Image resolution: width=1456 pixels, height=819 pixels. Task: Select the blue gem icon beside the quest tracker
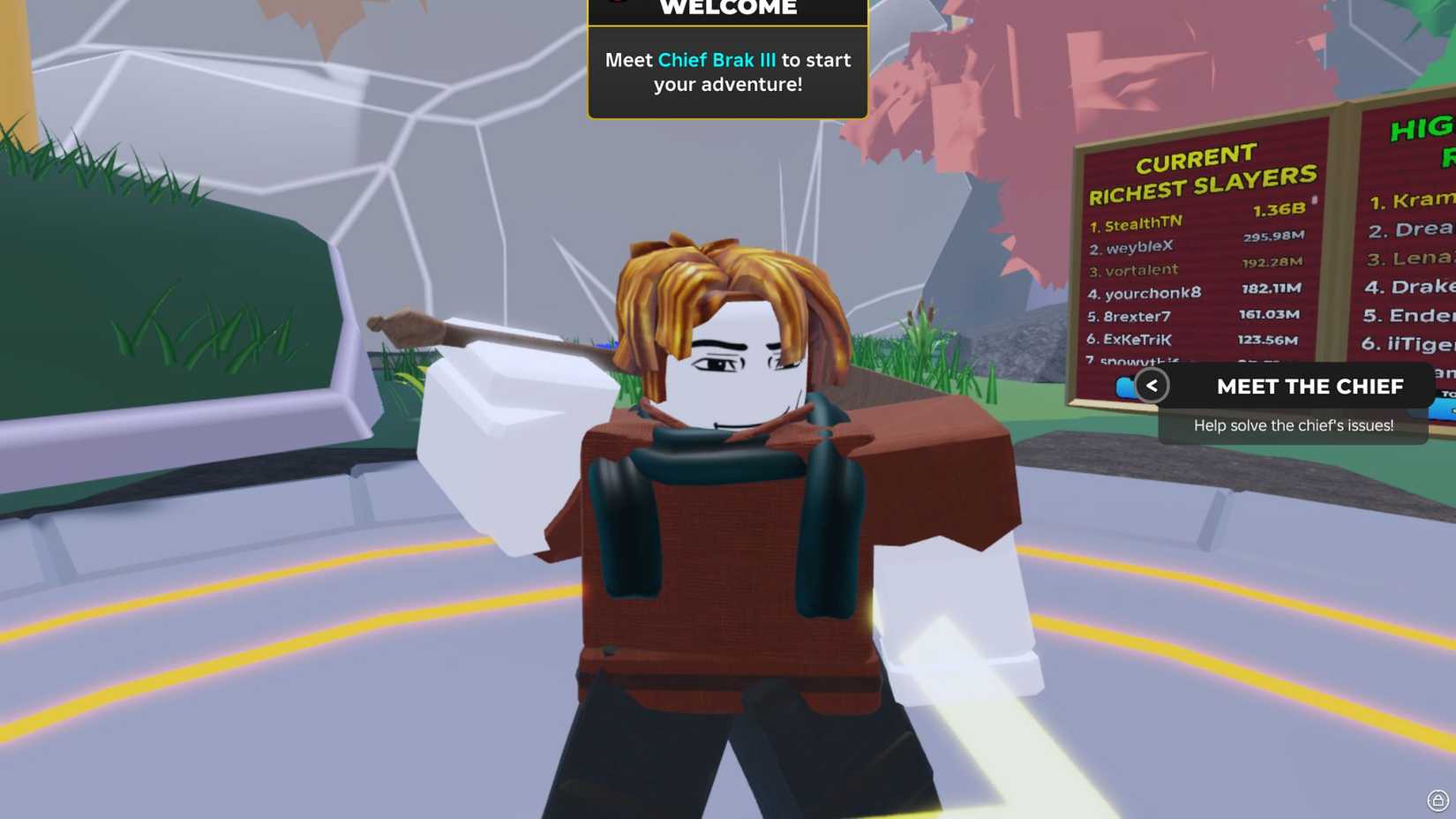point(1124,385)
